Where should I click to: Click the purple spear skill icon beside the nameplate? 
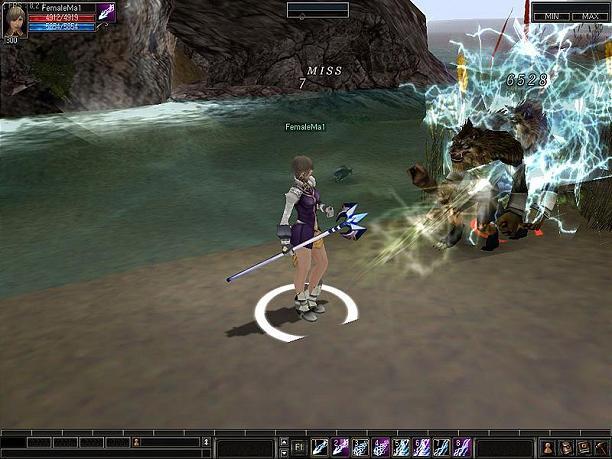106,13
